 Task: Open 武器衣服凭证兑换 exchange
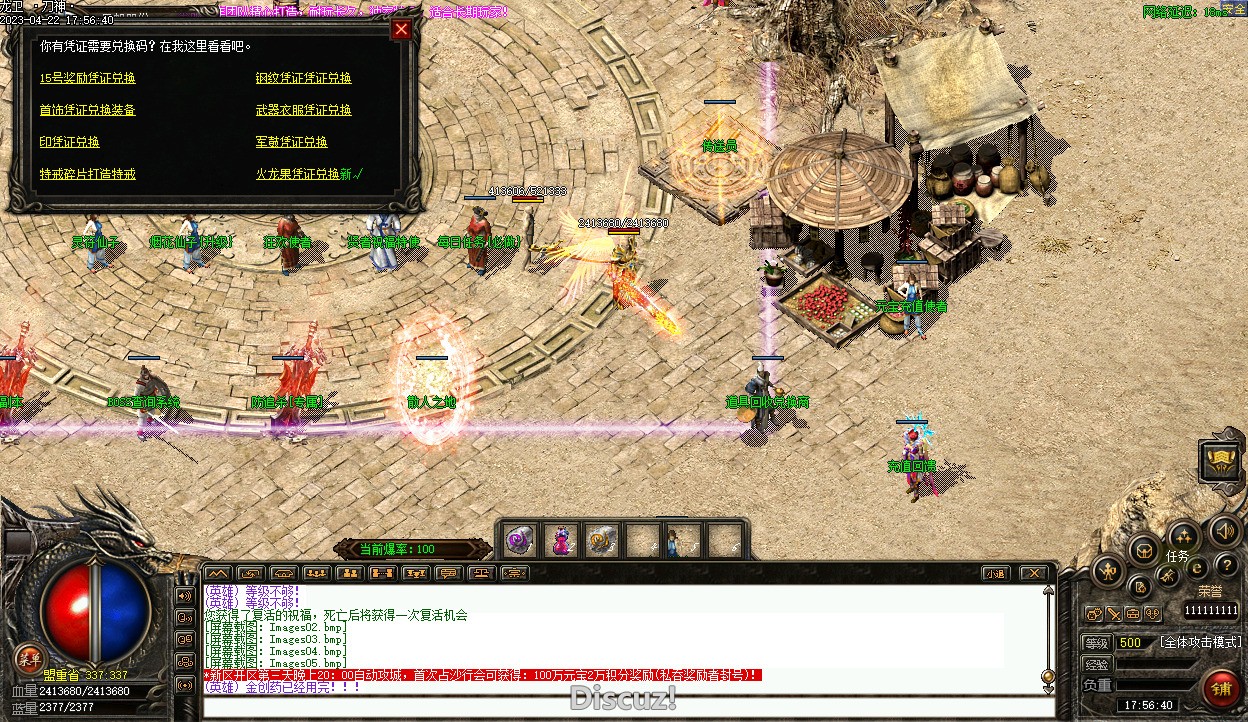[x=304, y=110]
